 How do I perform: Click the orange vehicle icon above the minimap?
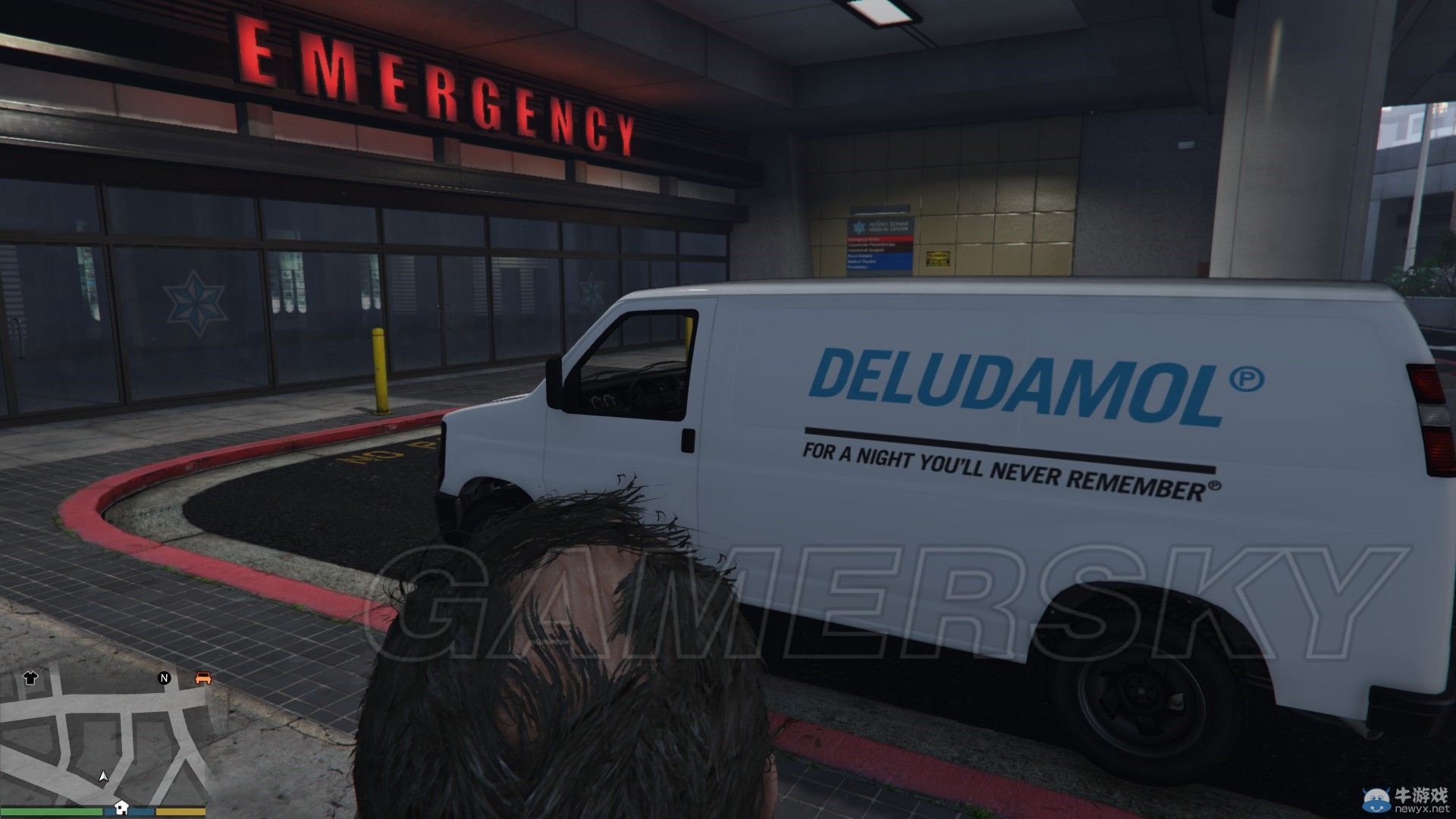point(203,678)
